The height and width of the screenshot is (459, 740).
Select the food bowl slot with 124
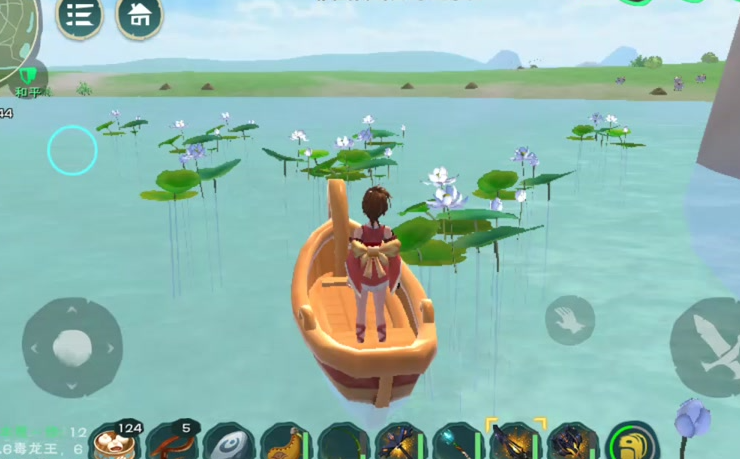click(x=113, y=443)
